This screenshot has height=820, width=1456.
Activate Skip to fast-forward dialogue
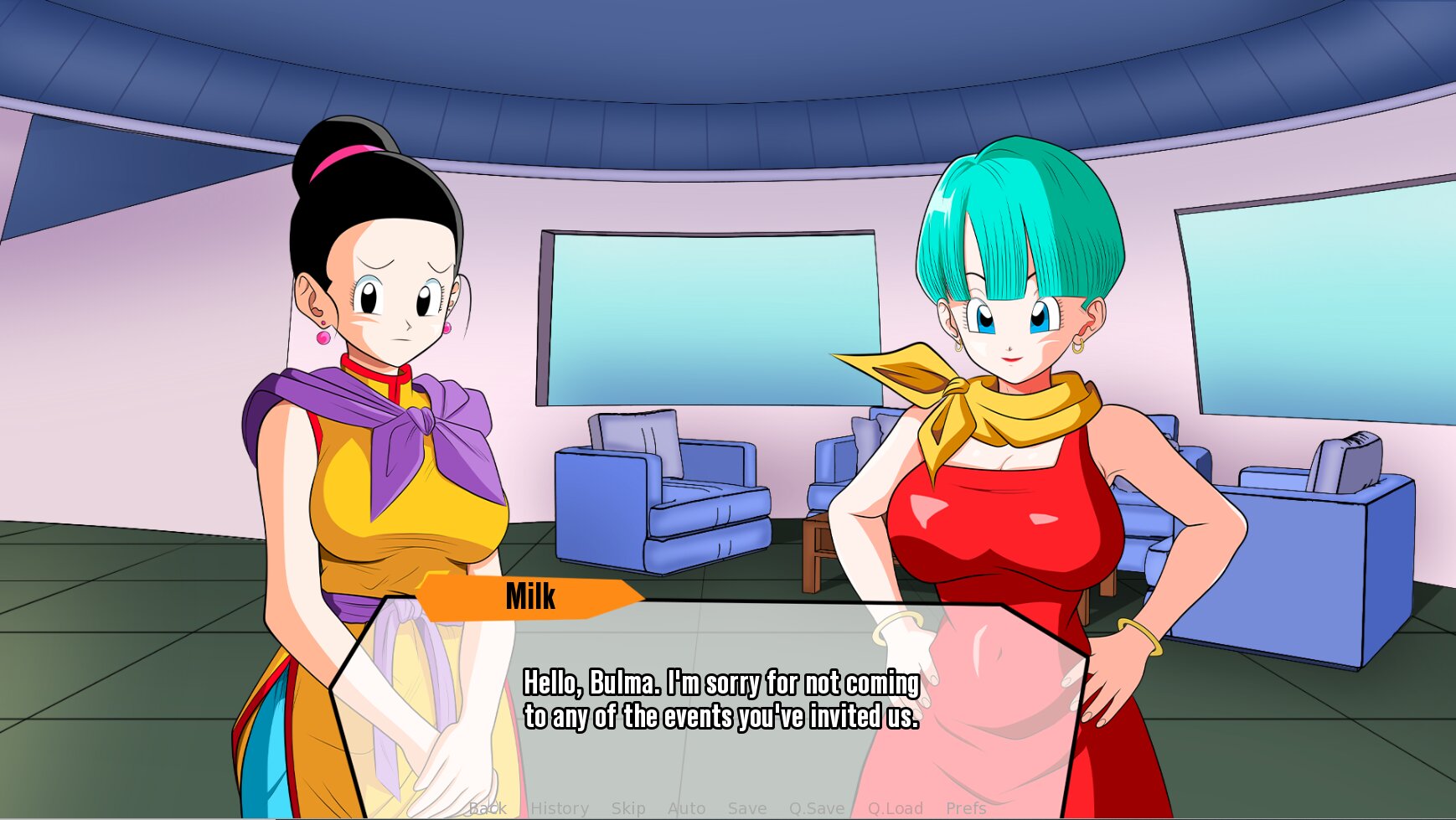tap(628, 808)
